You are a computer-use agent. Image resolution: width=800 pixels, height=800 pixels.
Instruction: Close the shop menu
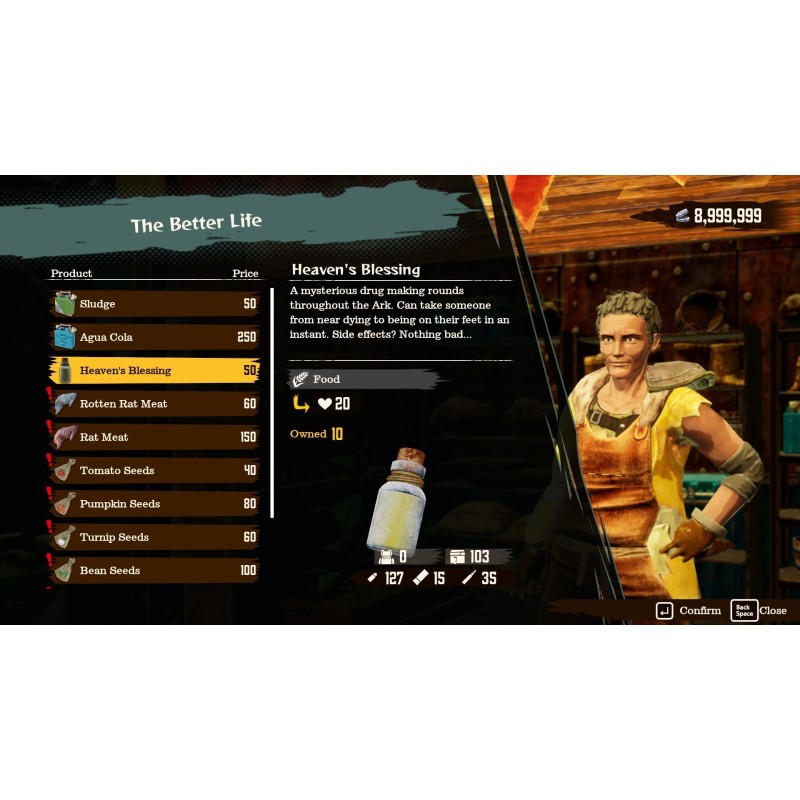click(759, 610)
